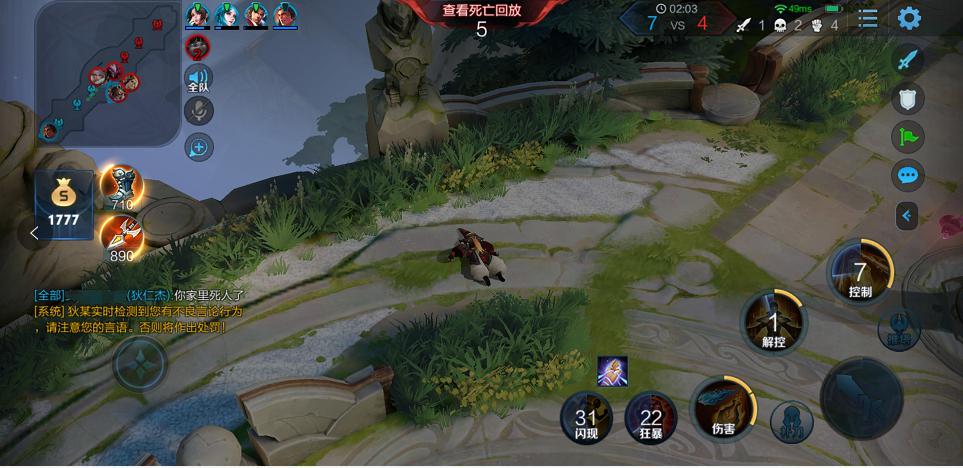Open the settings gear

[909, 18]
